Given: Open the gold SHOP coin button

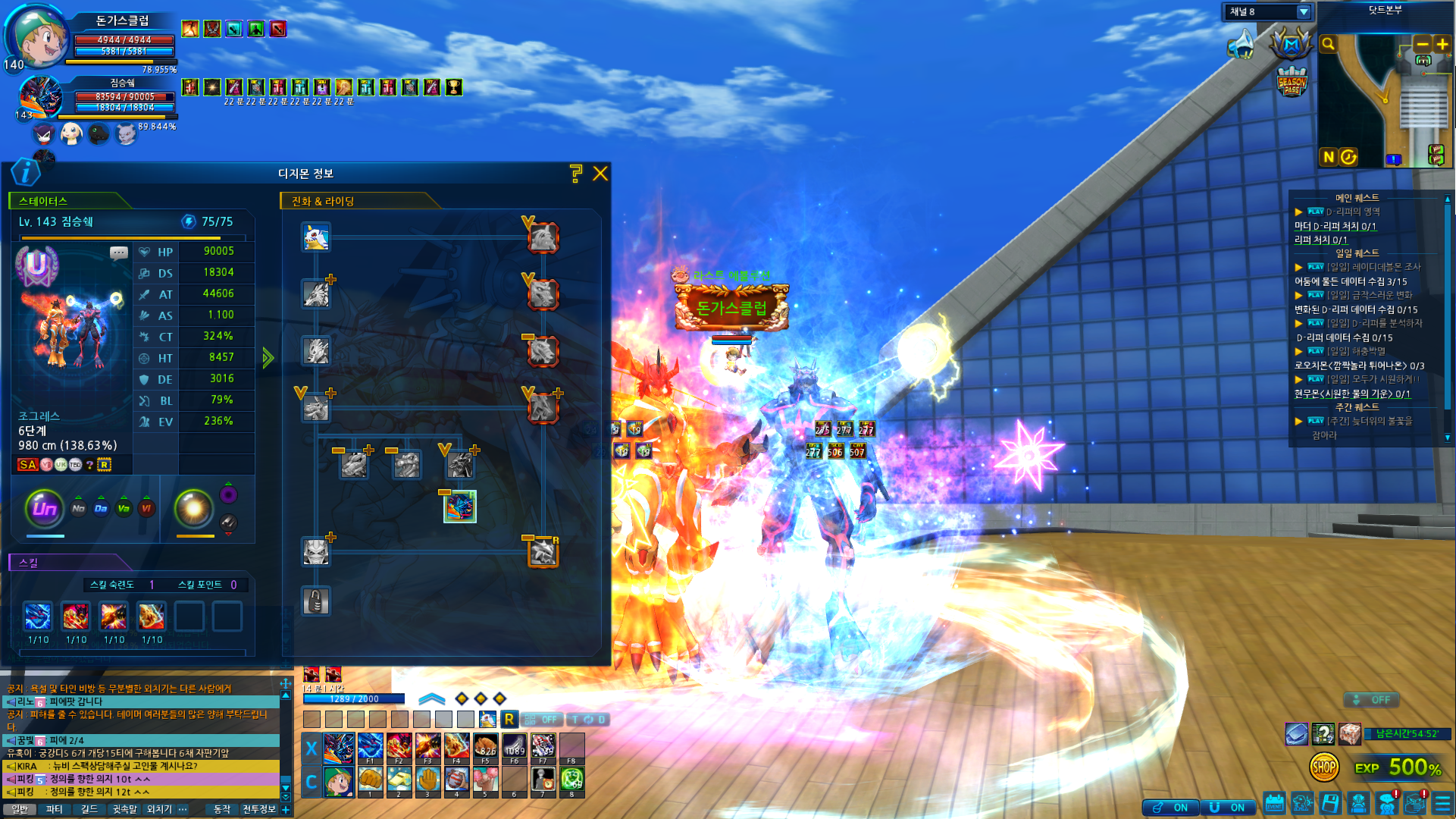Looking at the screenshot, I should click(1323, 767).
